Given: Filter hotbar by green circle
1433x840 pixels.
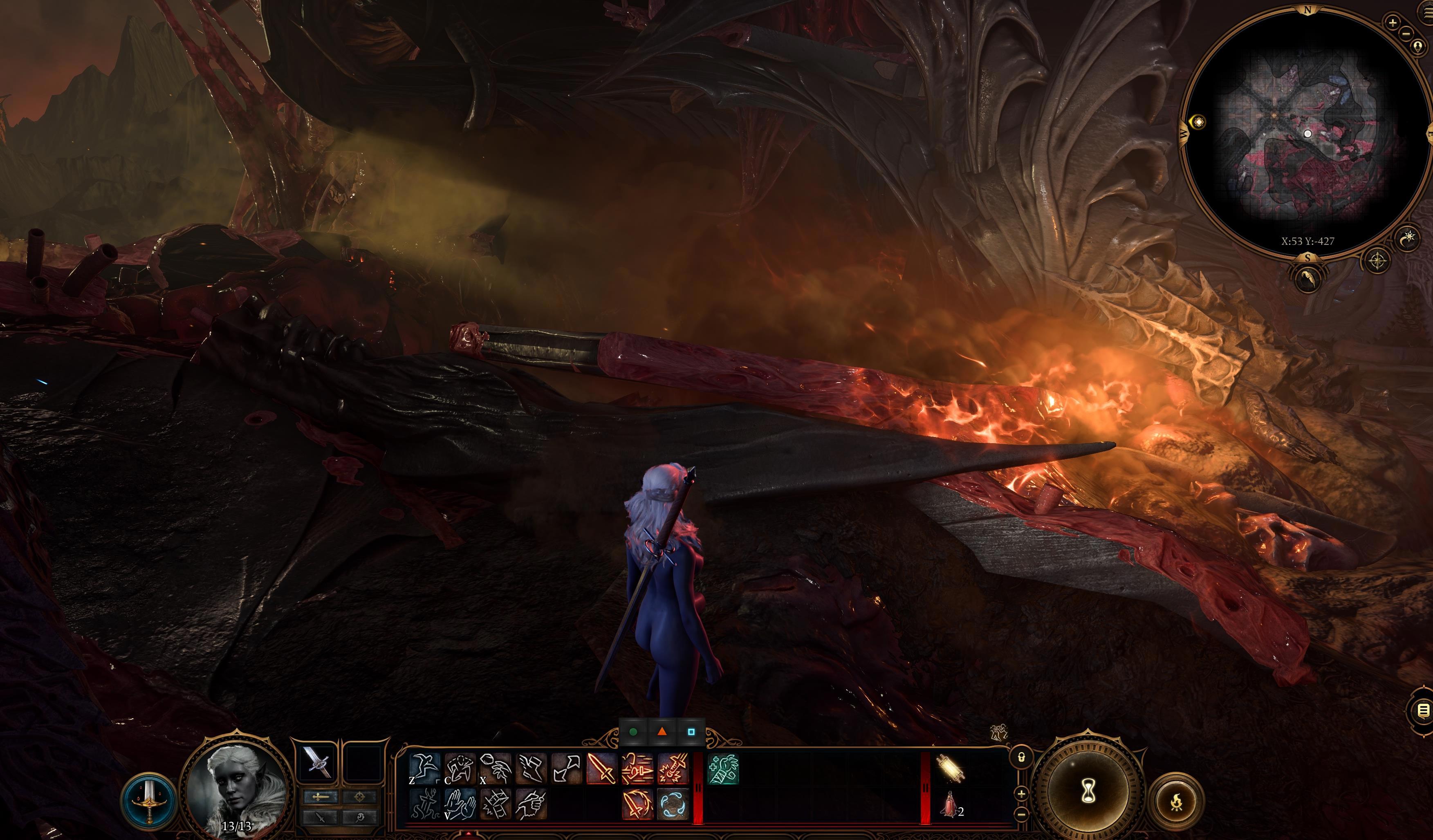Looking at the screenshot, I should tap(633, 732).
